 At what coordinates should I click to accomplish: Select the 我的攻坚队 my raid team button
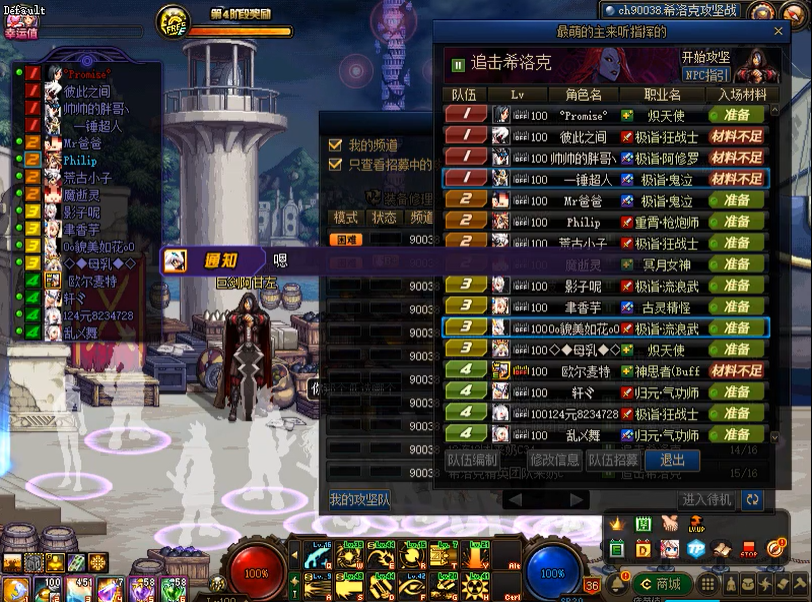[x=360, y=499]
